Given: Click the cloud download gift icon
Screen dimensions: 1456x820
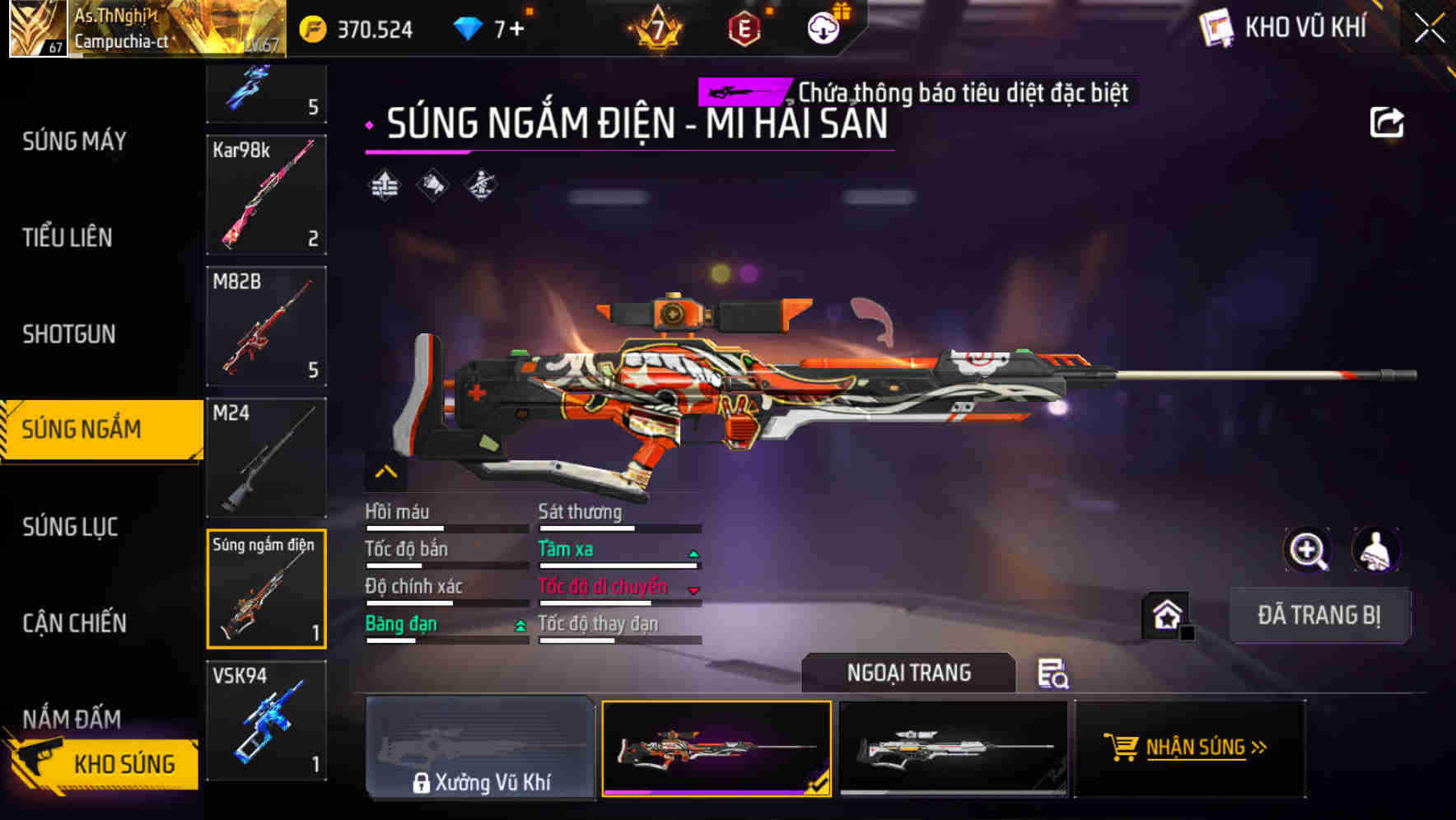Looking at the screenshot, I should 823,27.
